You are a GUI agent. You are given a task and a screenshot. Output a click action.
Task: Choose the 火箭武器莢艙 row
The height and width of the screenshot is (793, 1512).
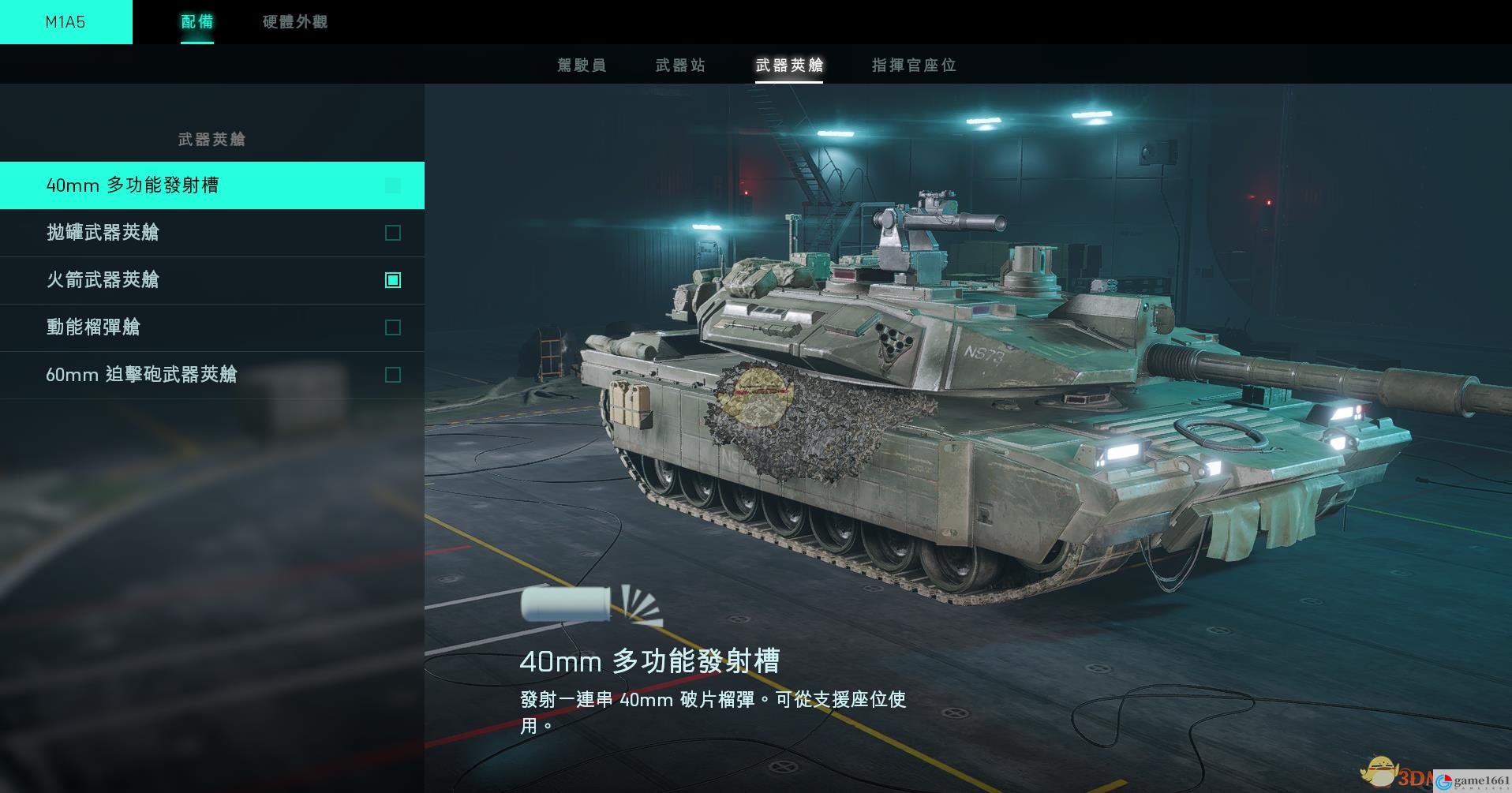pyautogui.click(x=211, y=280)
